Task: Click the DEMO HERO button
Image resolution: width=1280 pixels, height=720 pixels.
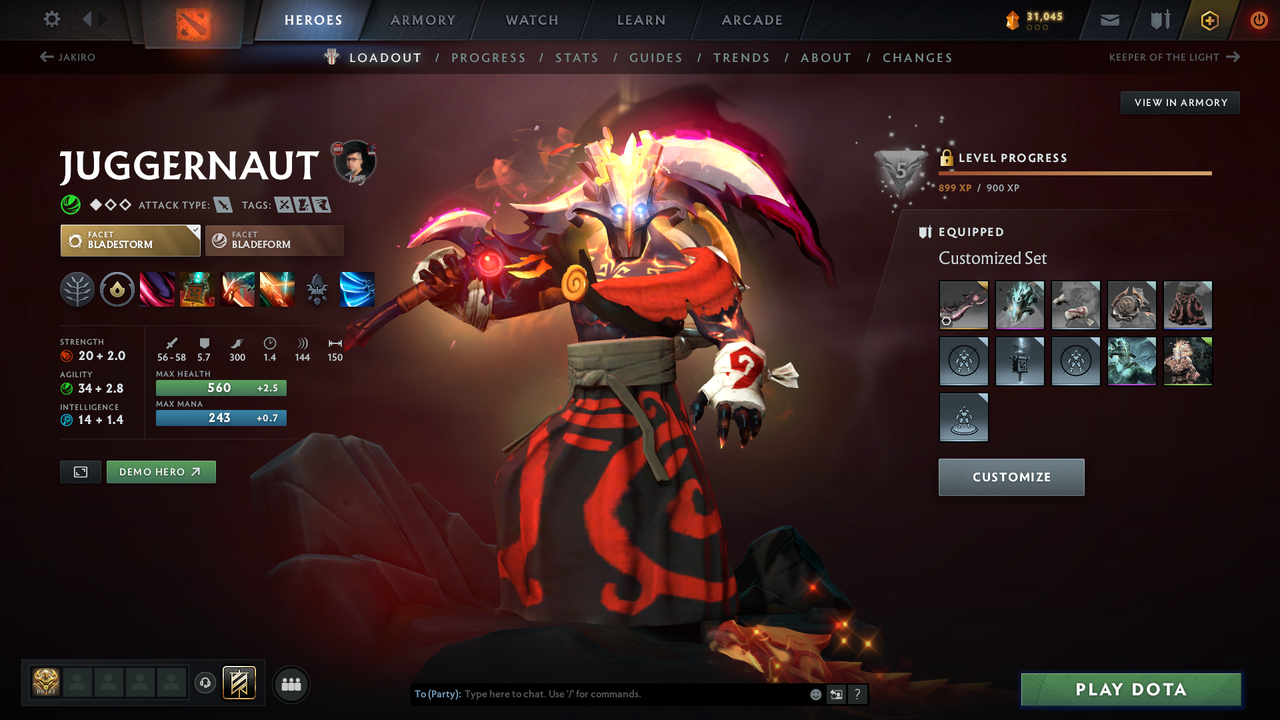Action: click(161, 471)
